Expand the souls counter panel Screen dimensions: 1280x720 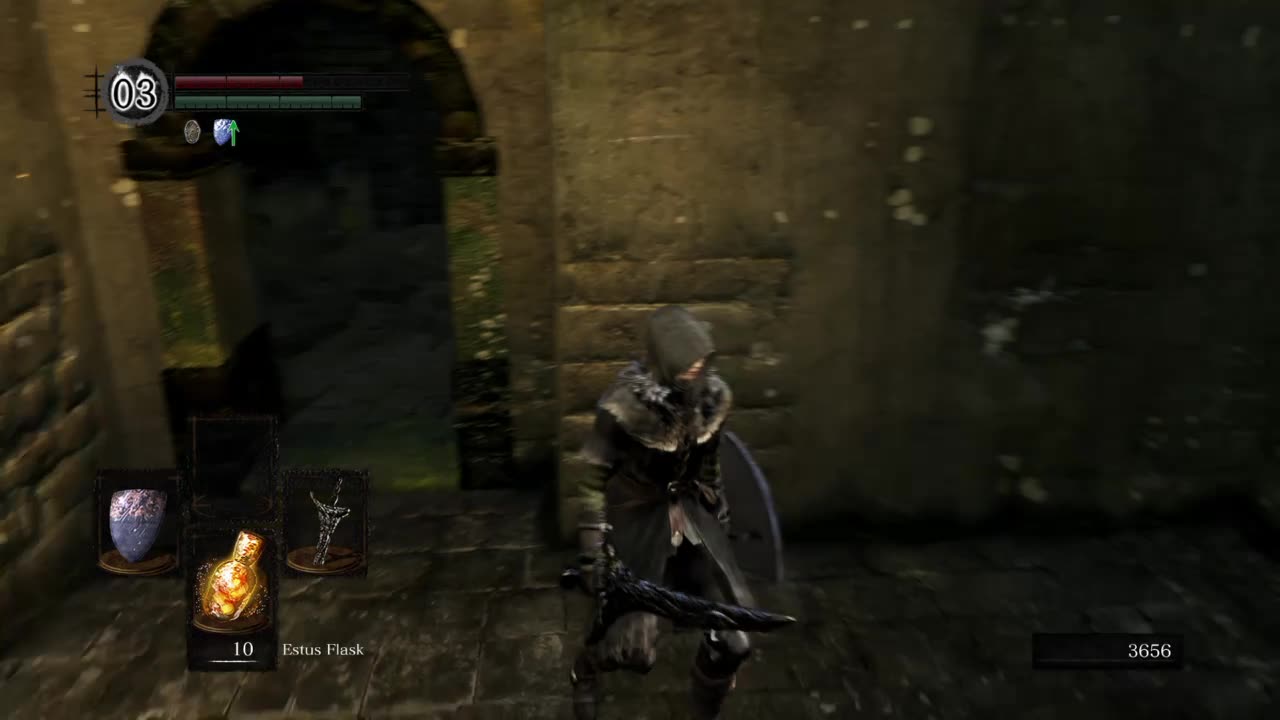click(x=1105, y=652)
